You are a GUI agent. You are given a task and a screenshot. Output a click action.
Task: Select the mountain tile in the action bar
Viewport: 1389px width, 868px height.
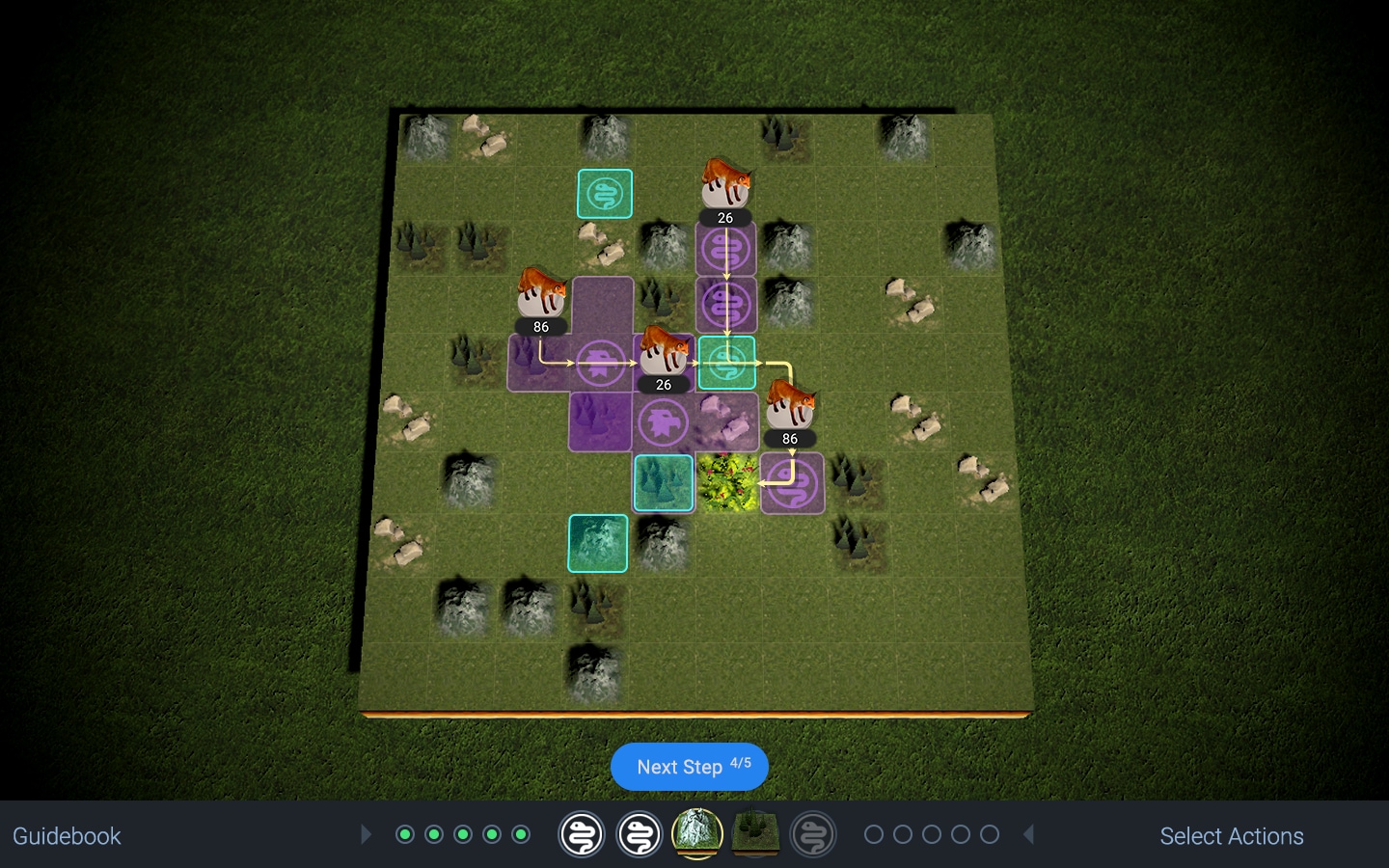[696, 834]
